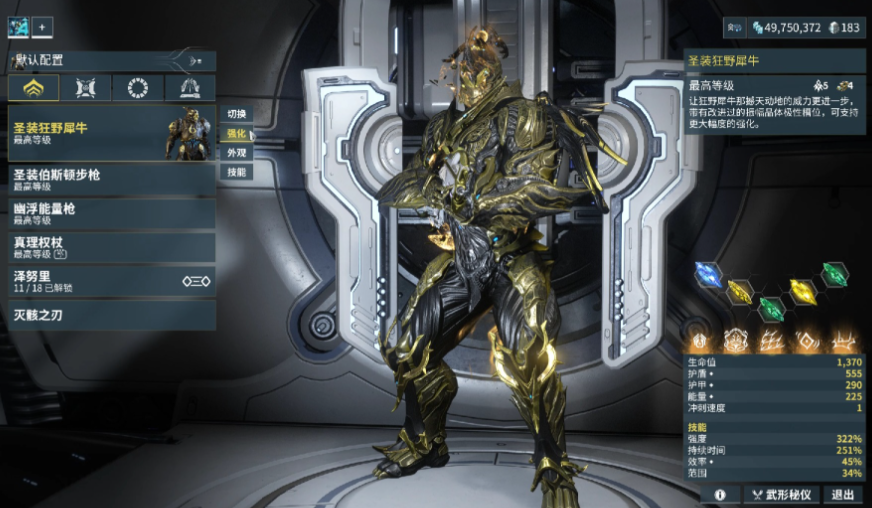
Task: Add a new loadout with the plus button
Action: point(43,27)
